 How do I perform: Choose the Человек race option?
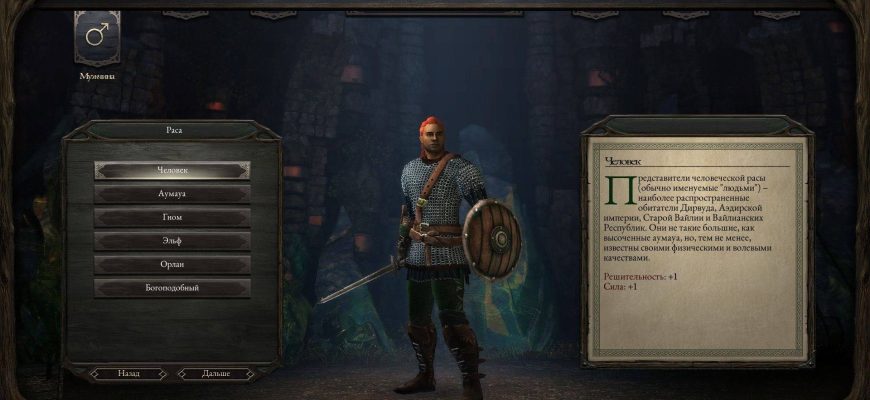(x=172, y=170)
